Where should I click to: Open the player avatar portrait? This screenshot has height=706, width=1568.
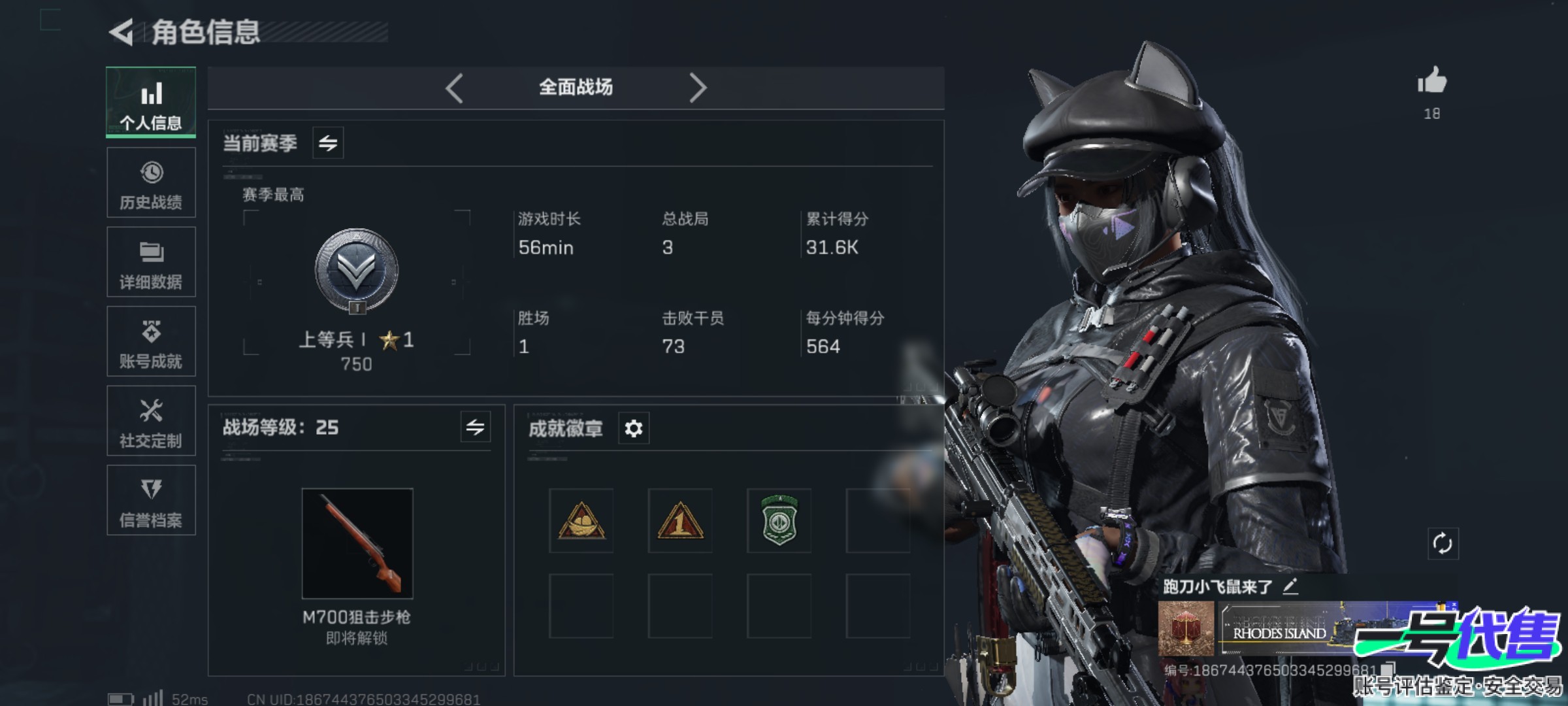tap(1186, 628)
